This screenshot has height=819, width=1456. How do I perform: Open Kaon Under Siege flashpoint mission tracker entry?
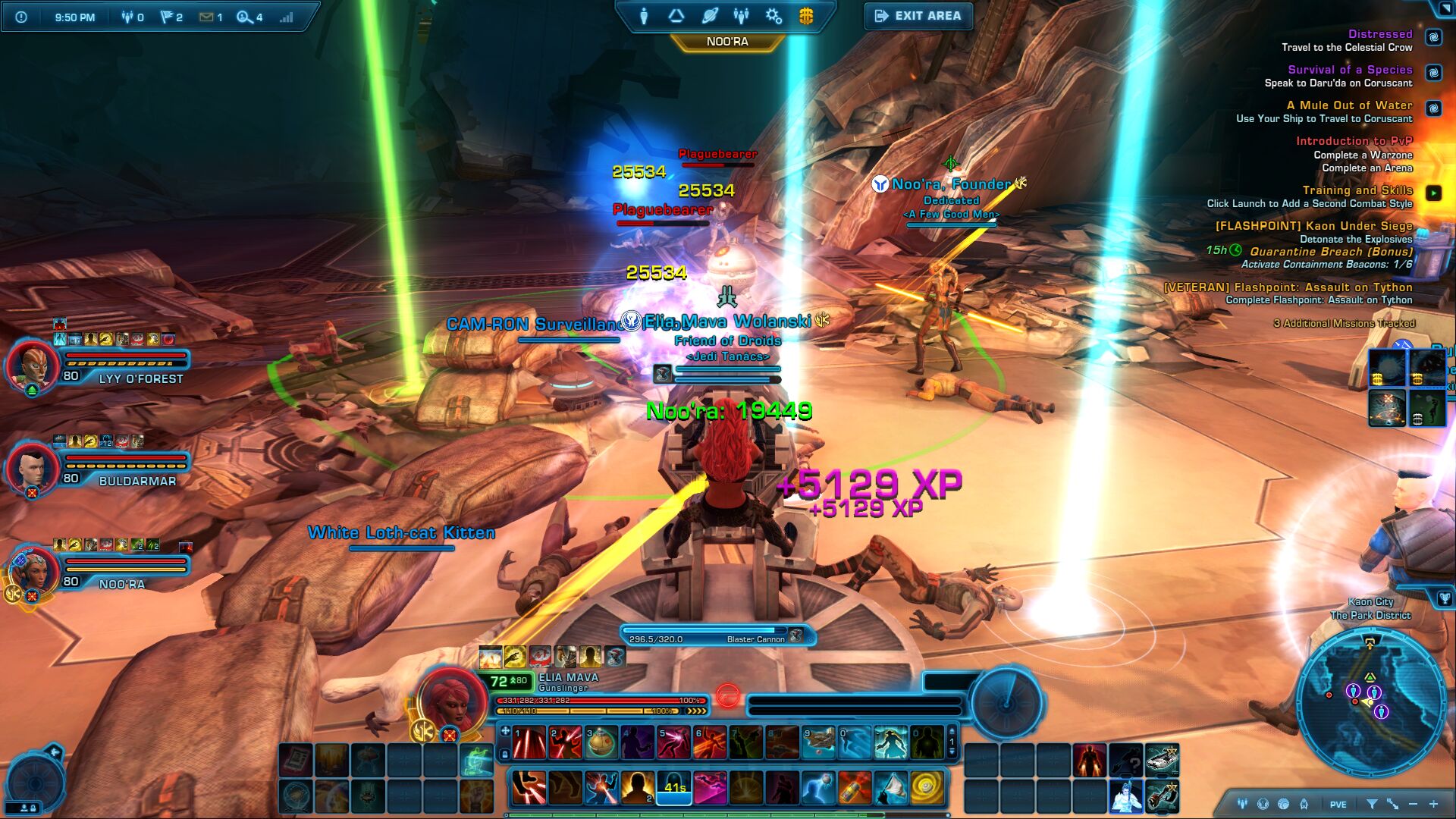click(1313, 226)
